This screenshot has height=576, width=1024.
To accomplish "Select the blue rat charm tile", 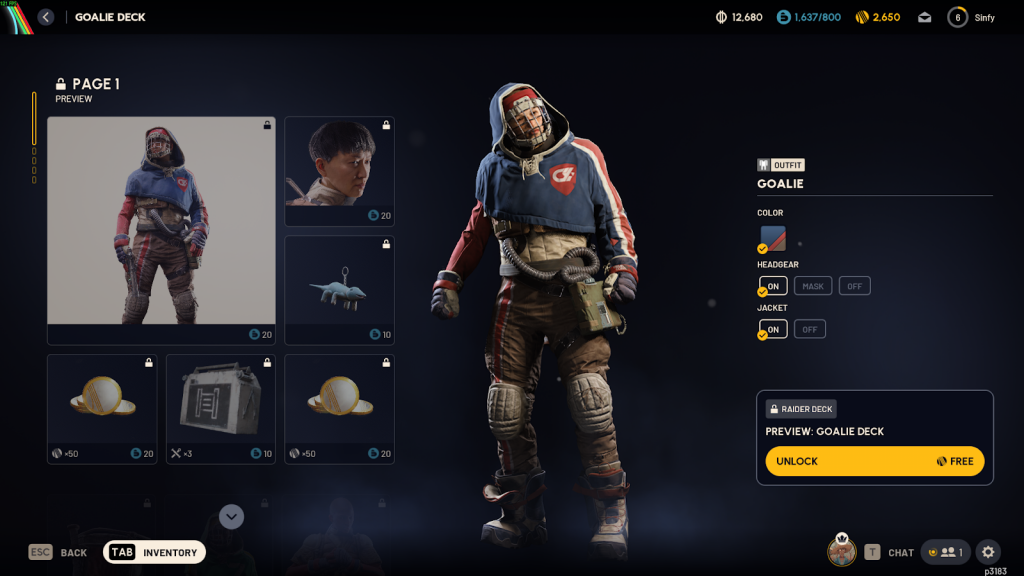I will (339, 290).
